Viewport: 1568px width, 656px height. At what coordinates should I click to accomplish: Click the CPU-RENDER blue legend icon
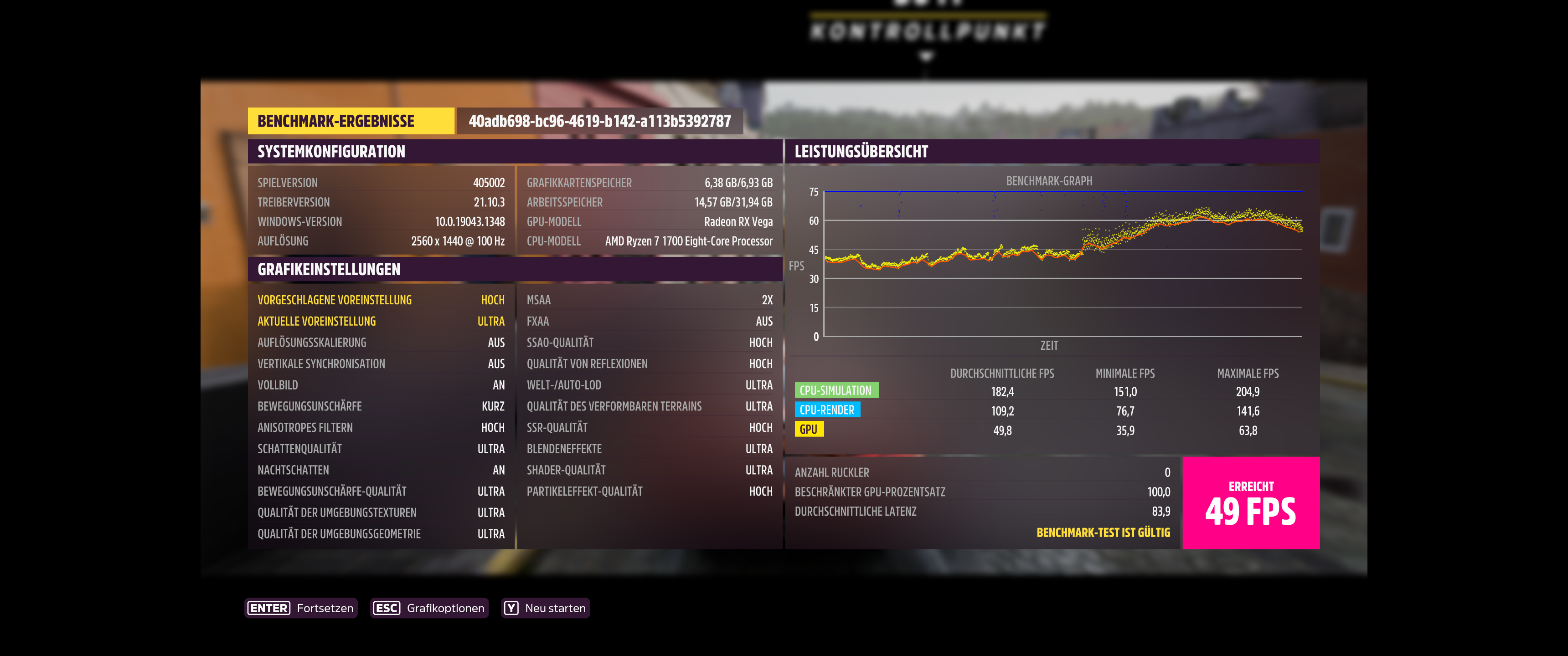click(x=828, y=410)
